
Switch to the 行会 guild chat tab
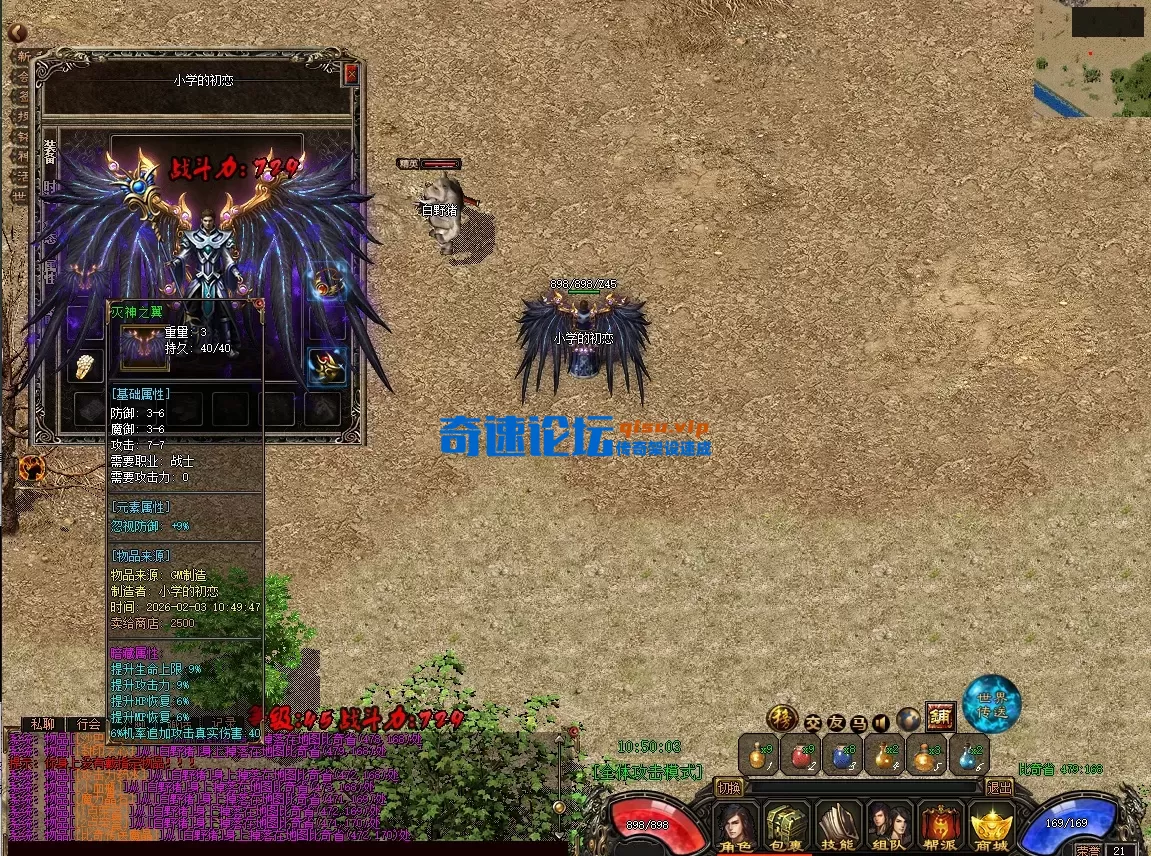(x=89, y=724)
